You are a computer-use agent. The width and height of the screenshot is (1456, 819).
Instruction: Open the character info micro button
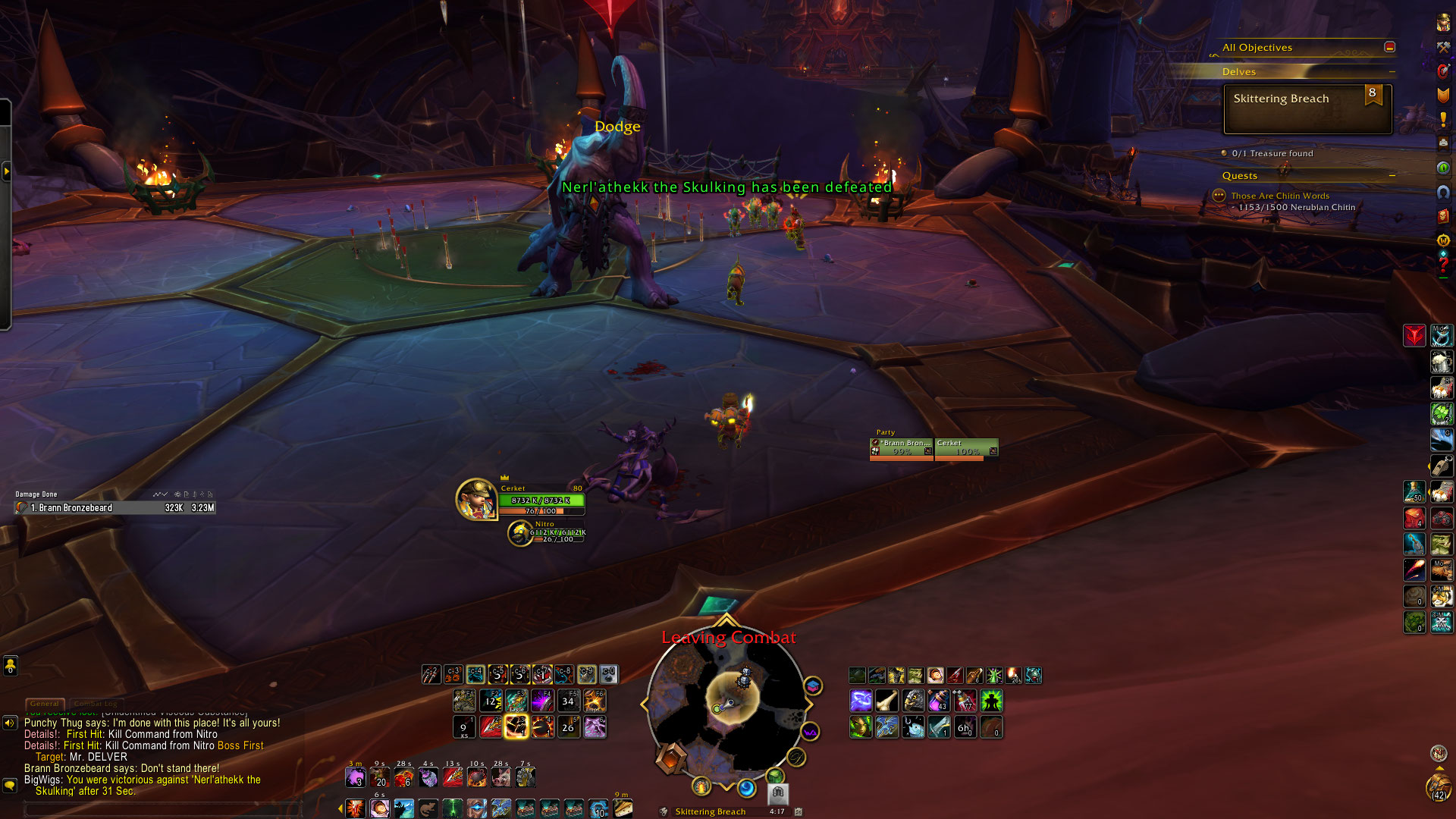(x=1443, y=23)
